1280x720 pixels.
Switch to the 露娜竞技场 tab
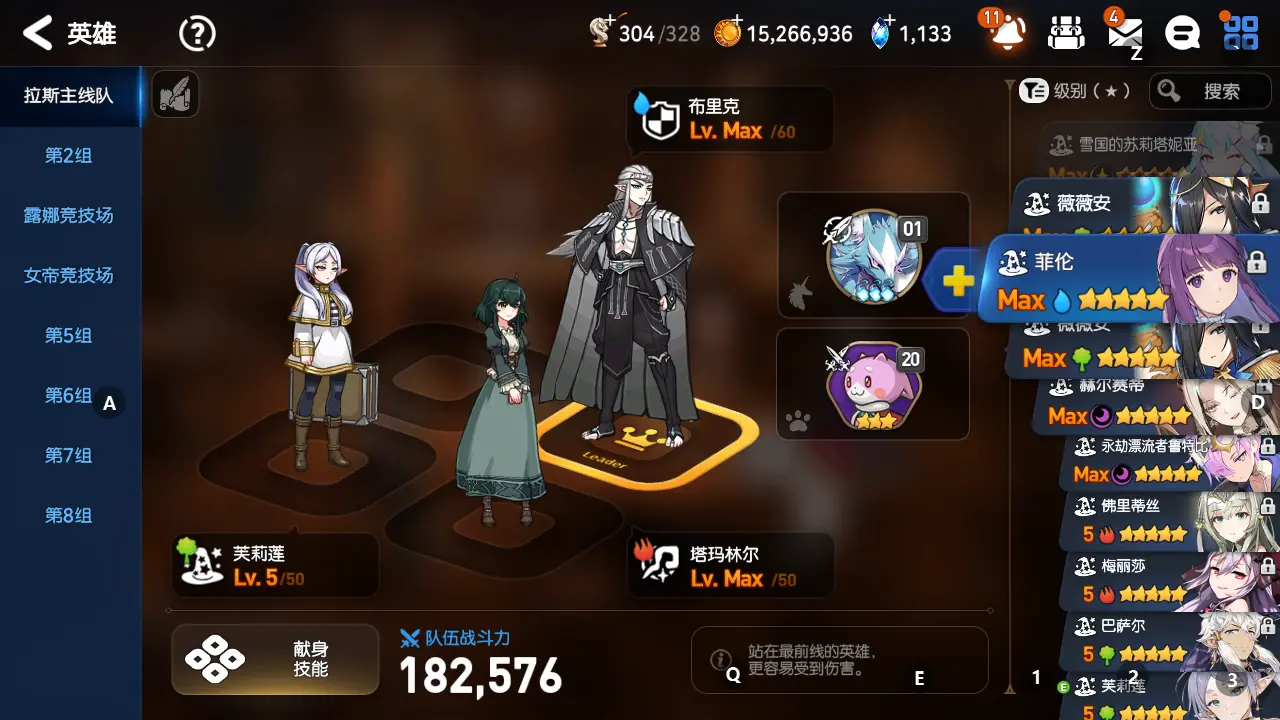click(69, 216)
